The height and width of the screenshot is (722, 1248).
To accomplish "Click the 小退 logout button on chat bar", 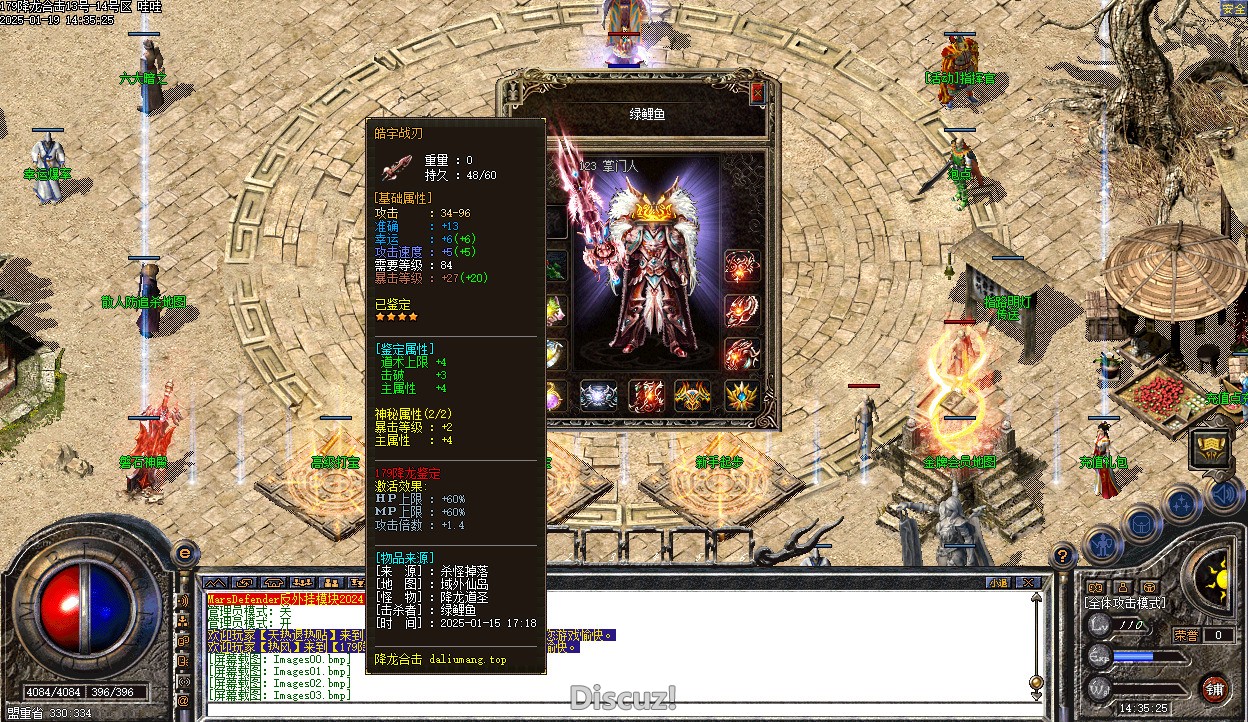I will coord(998,582).
